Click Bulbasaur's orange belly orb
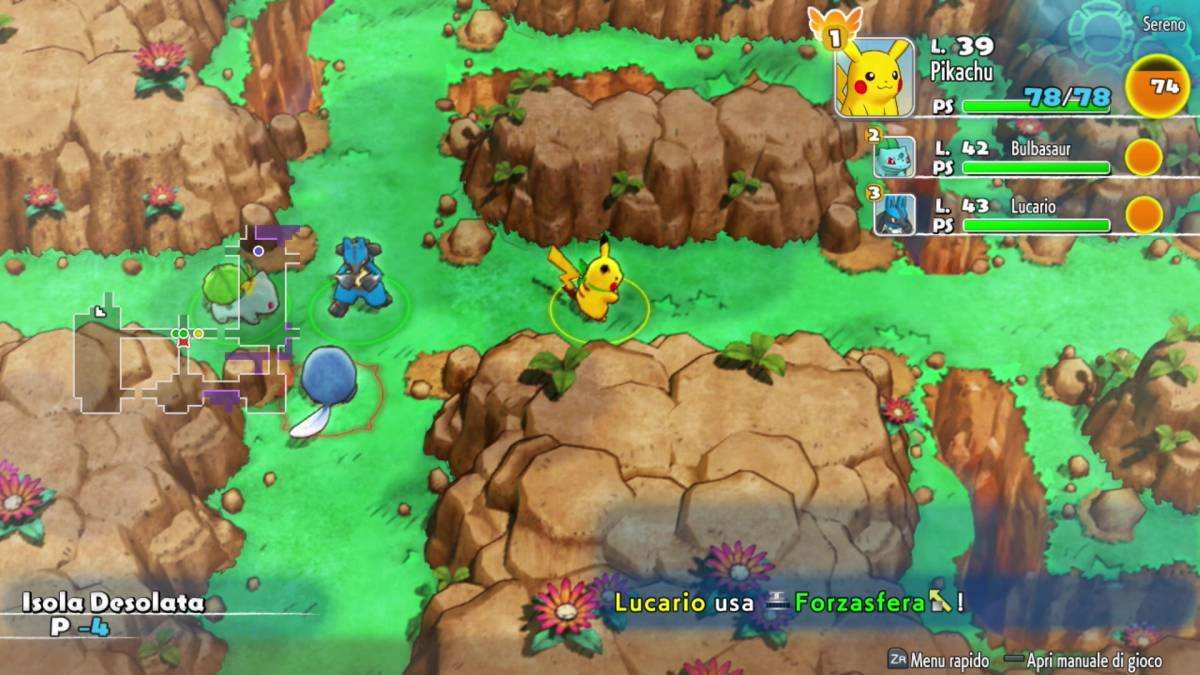 click(1144, 157)
